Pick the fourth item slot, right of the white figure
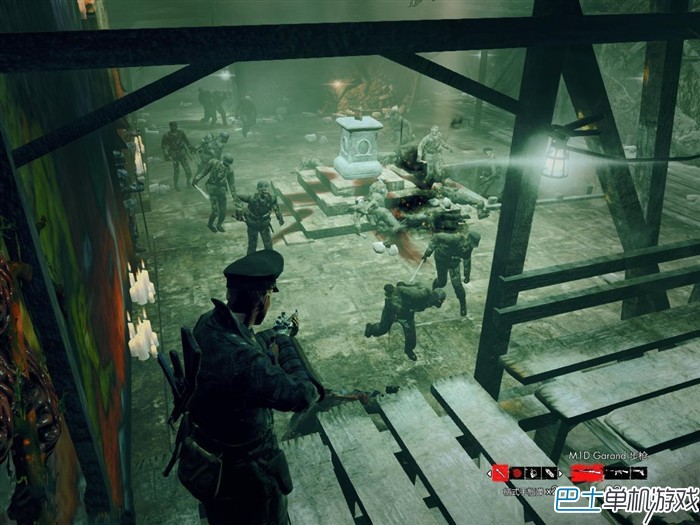Viewport: 700px width, 525px height. click(548, 472)
